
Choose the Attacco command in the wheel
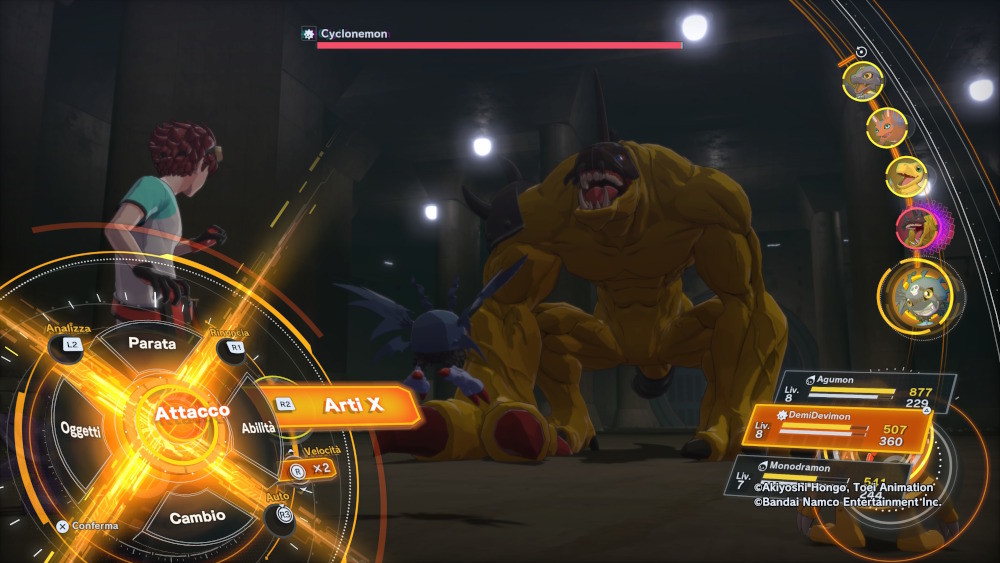[x=190, y=411]
